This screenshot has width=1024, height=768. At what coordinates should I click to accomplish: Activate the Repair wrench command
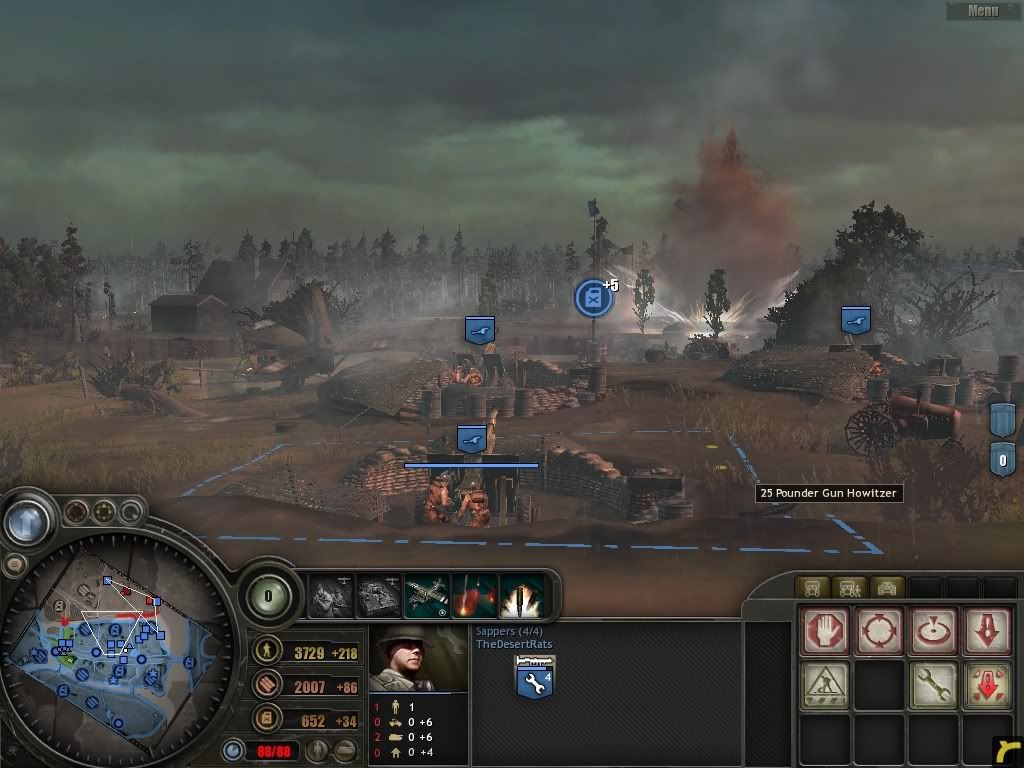click(934, 686)
